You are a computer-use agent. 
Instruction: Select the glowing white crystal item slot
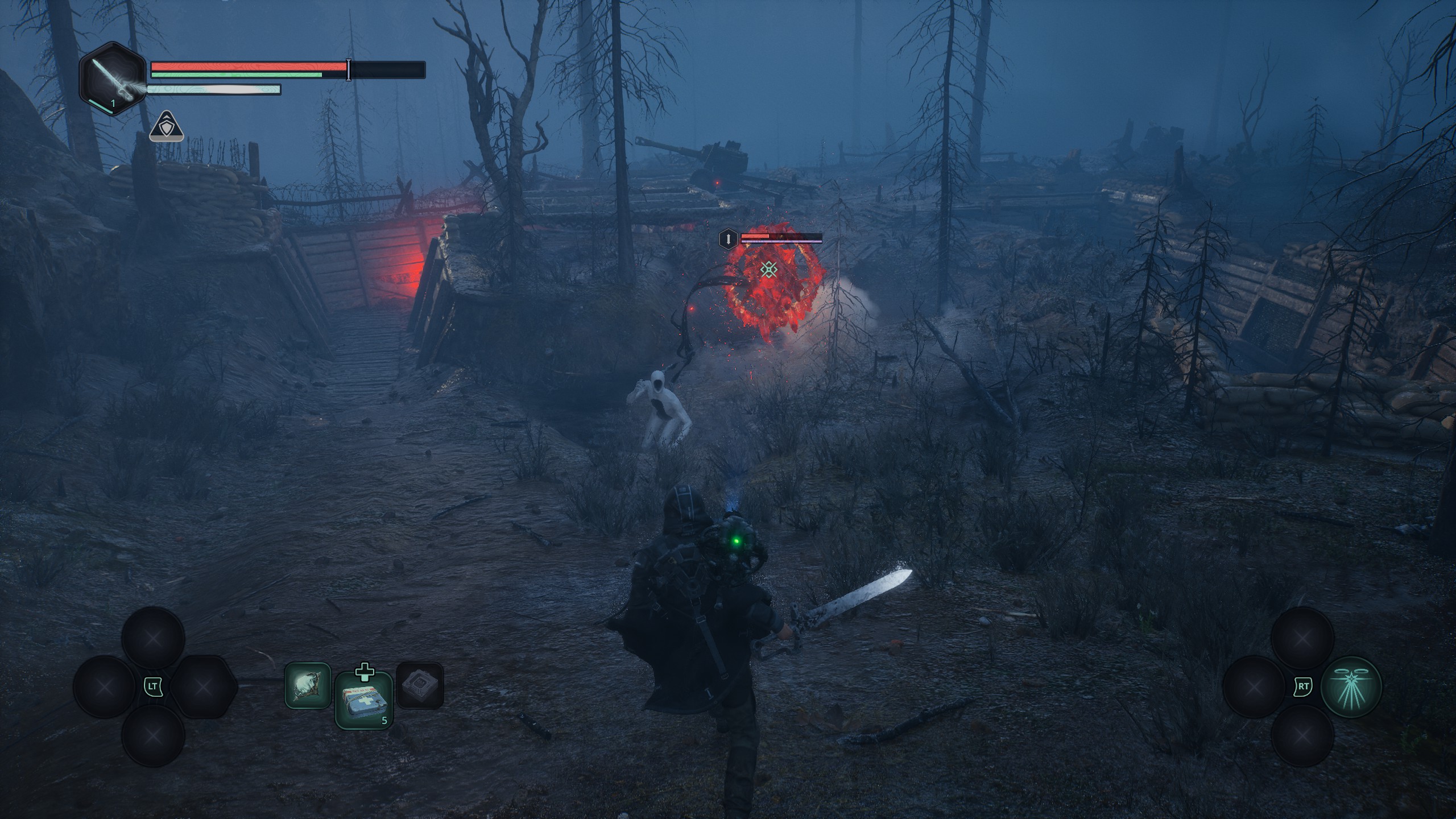308,685
